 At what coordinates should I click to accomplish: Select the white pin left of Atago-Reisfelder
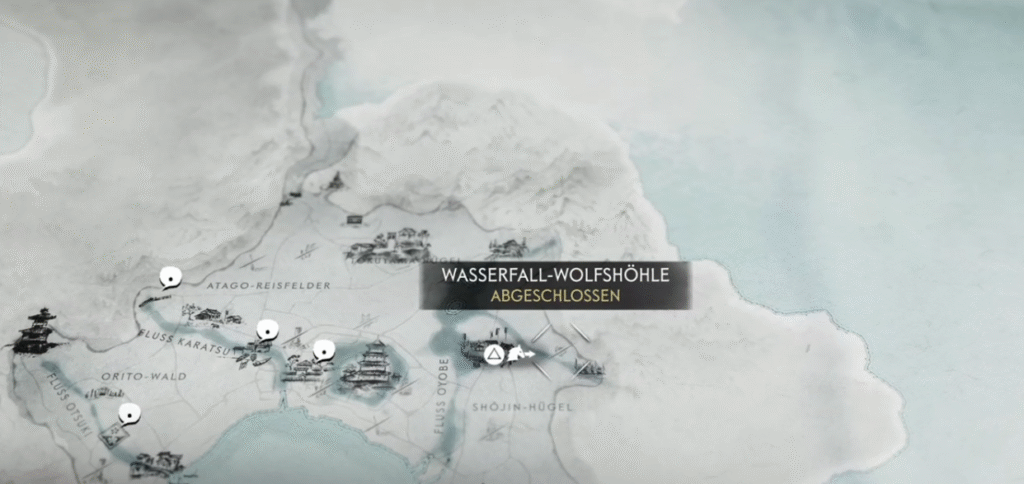(x=170, y=278)
